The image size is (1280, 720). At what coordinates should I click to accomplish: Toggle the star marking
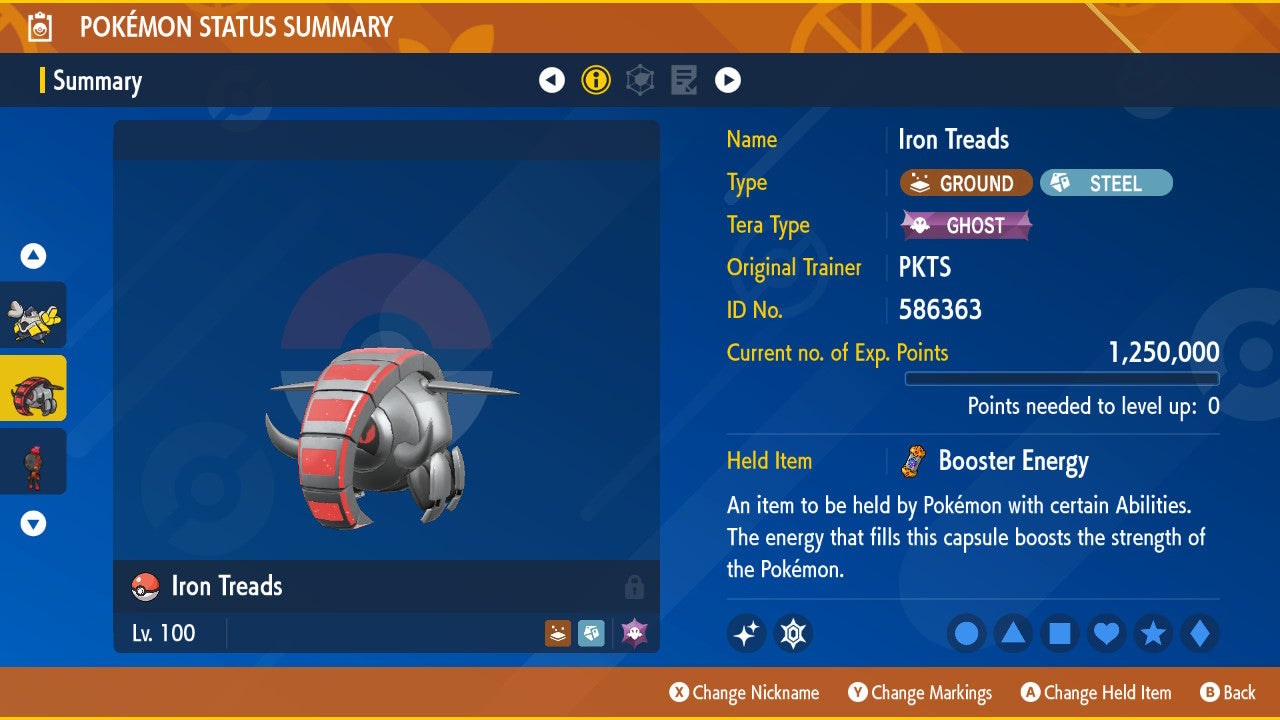tap(1153, 633)
